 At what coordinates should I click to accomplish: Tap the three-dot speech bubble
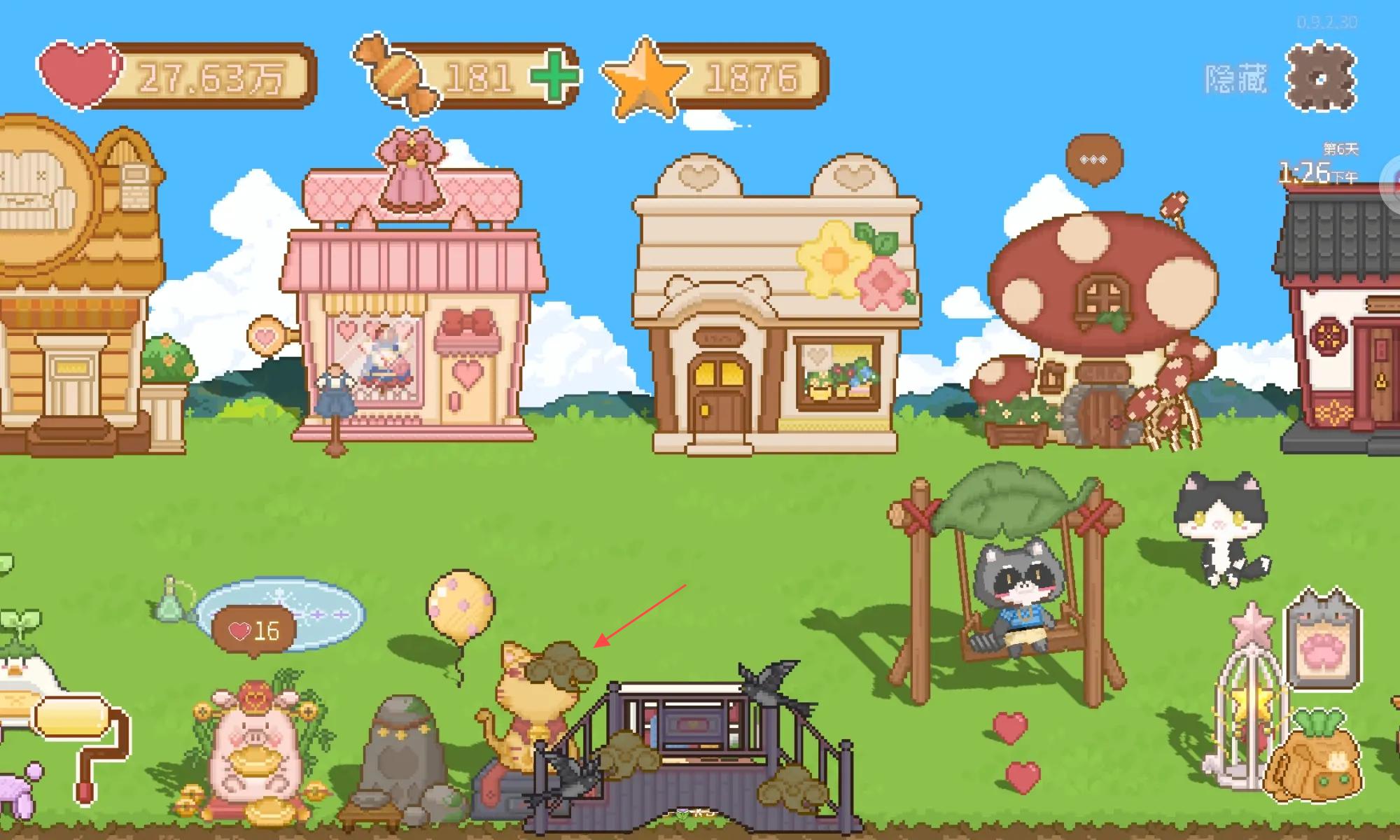click(1093, 160)
